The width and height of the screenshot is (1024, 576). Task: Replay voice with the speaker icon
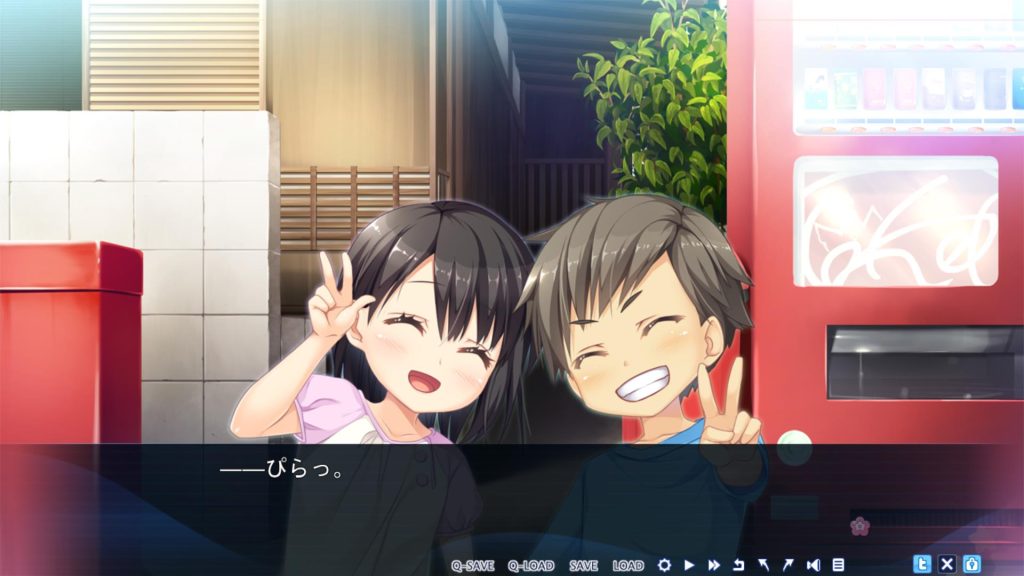813,565
